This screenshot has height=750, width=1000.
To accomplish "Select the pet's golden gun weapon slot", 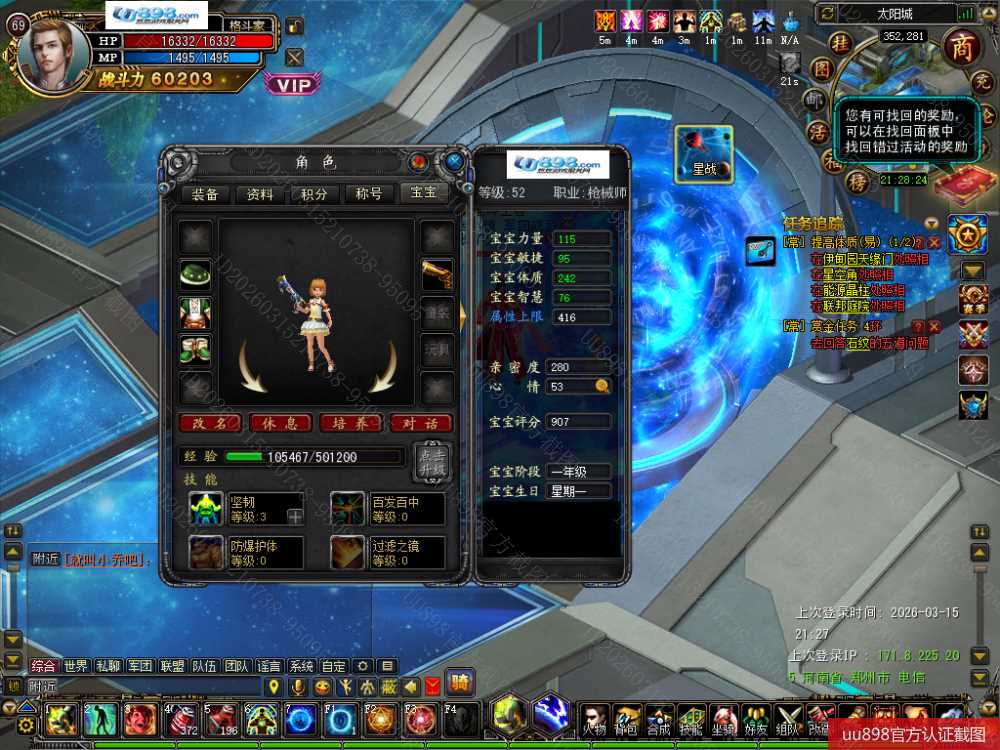I will 437,274.
